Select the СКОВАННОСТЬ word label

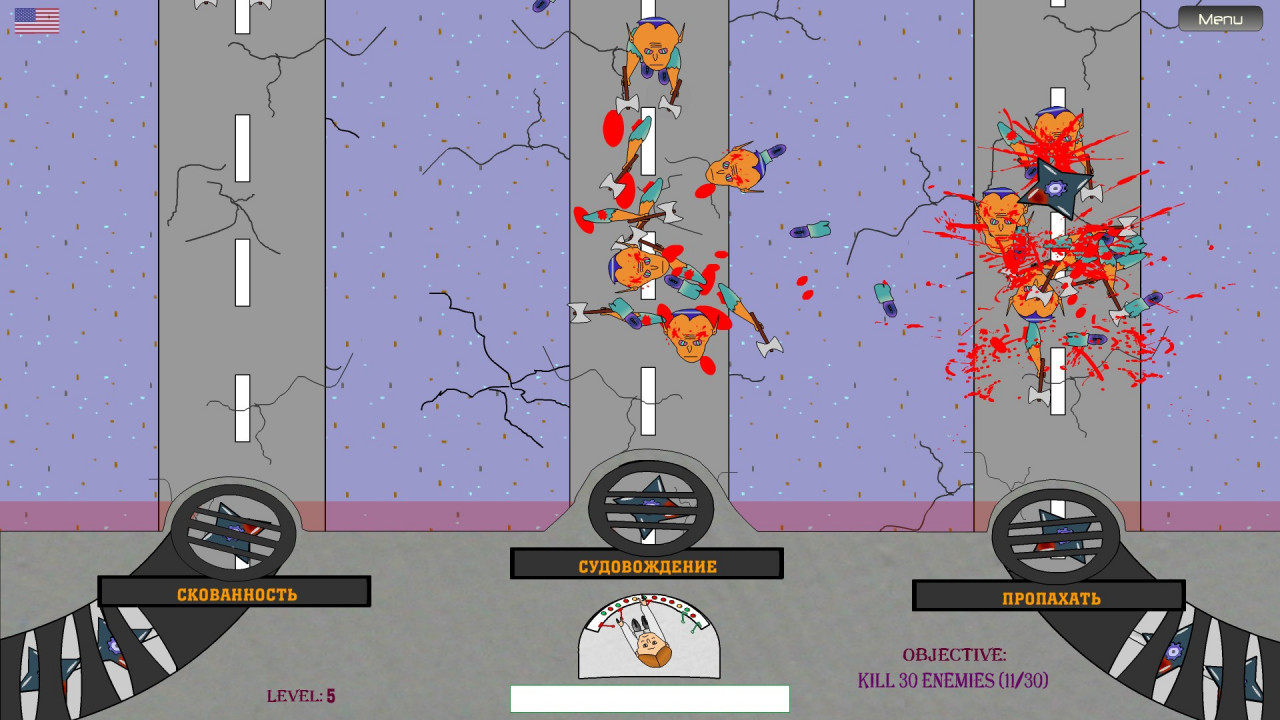pos(236,594)
